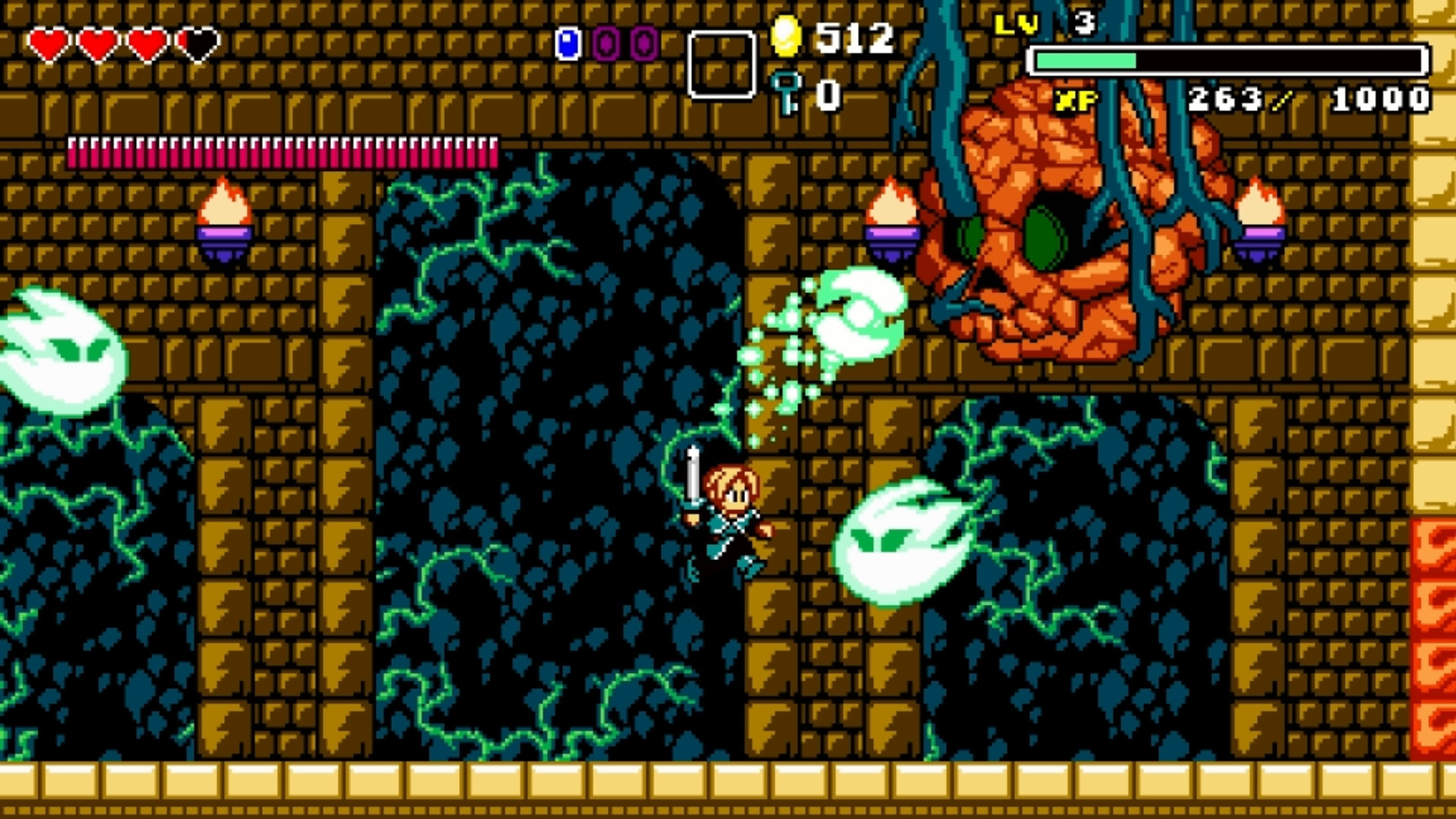Click the second red heart icon
The height and width of the screenshot is (819, 1456).
click(100, 41)
